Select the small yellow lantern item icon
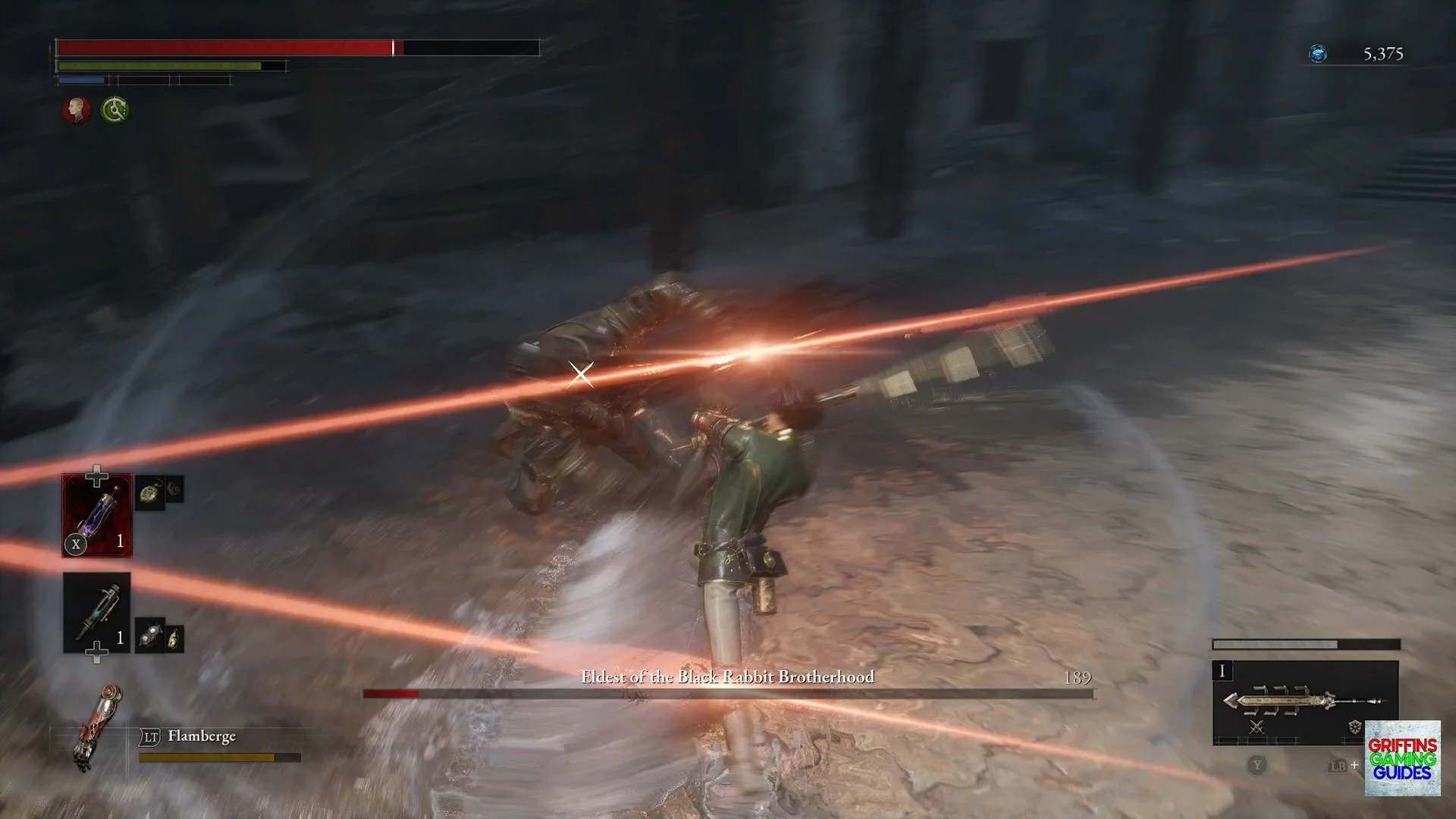The width and height of the screenshot is (1456, 819). (x=174, y=639)
